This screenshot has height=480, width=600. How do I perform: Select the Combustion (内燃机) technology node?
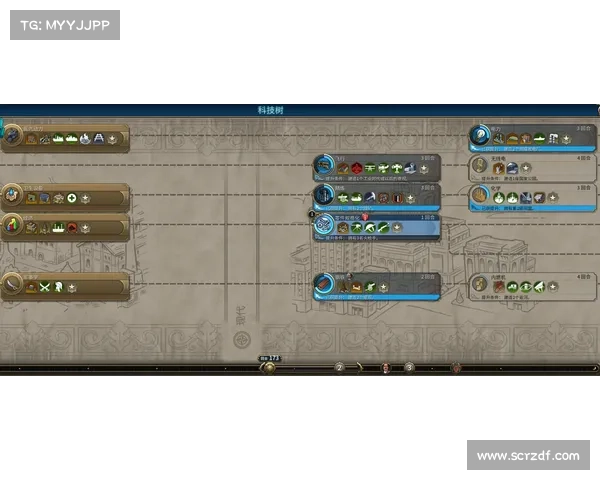tap(532, 285)
